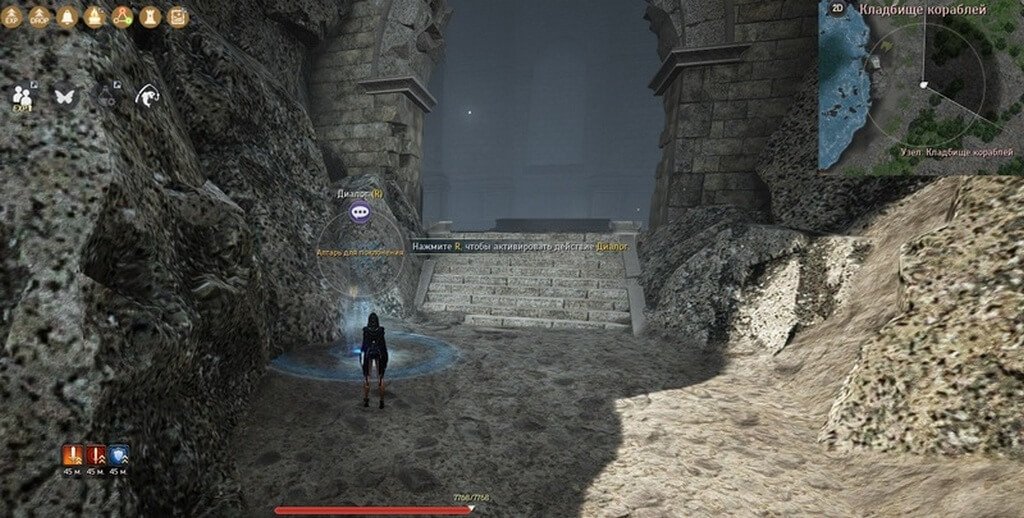Inspect the orange sword buff icon
Screen dimensions: 1024x518
[72, 455]
